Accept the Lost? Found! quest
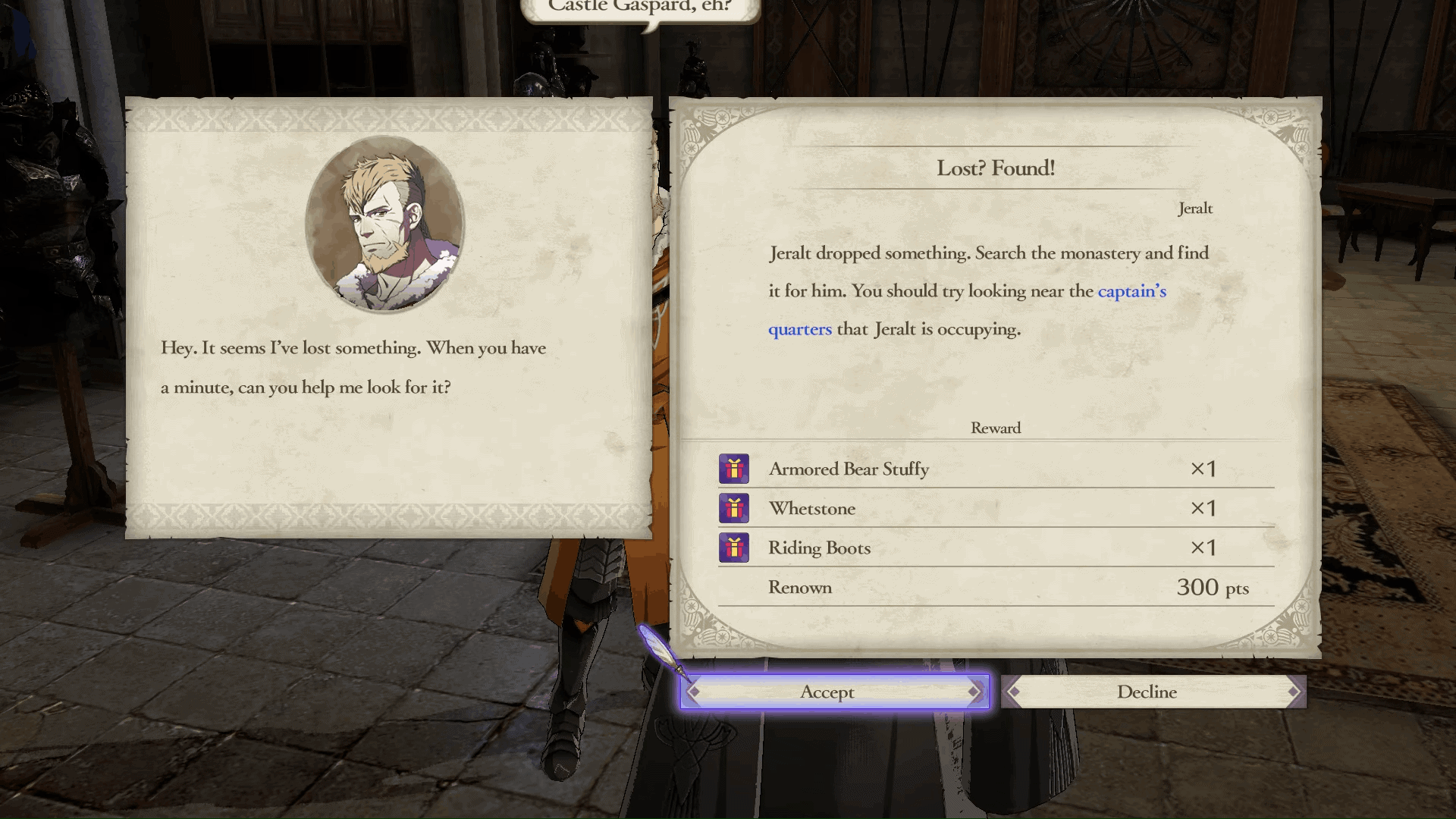This screenshot has height=819, width=1456. click(827, 692)
